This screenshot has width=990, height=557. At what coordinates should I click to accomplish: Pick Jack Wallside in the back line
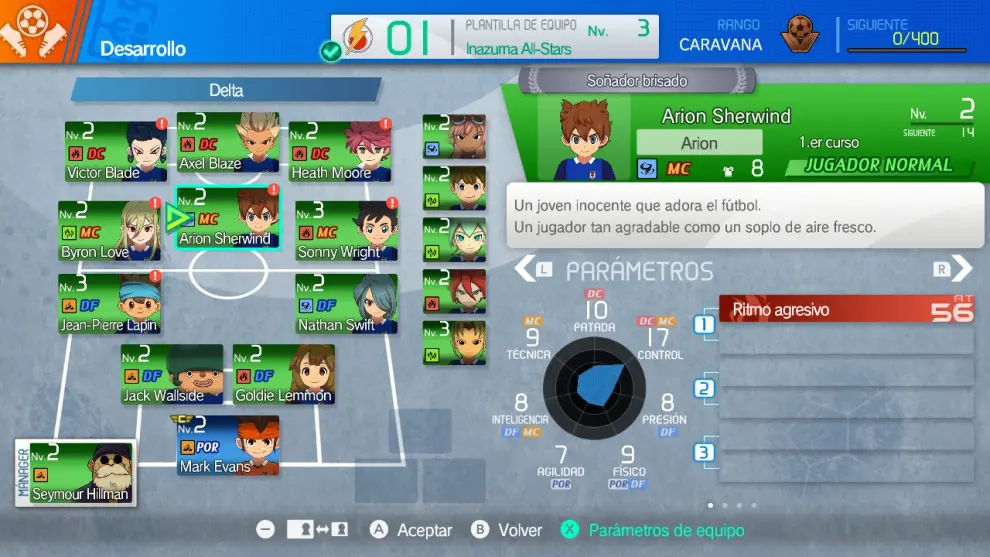click(172, 375)
